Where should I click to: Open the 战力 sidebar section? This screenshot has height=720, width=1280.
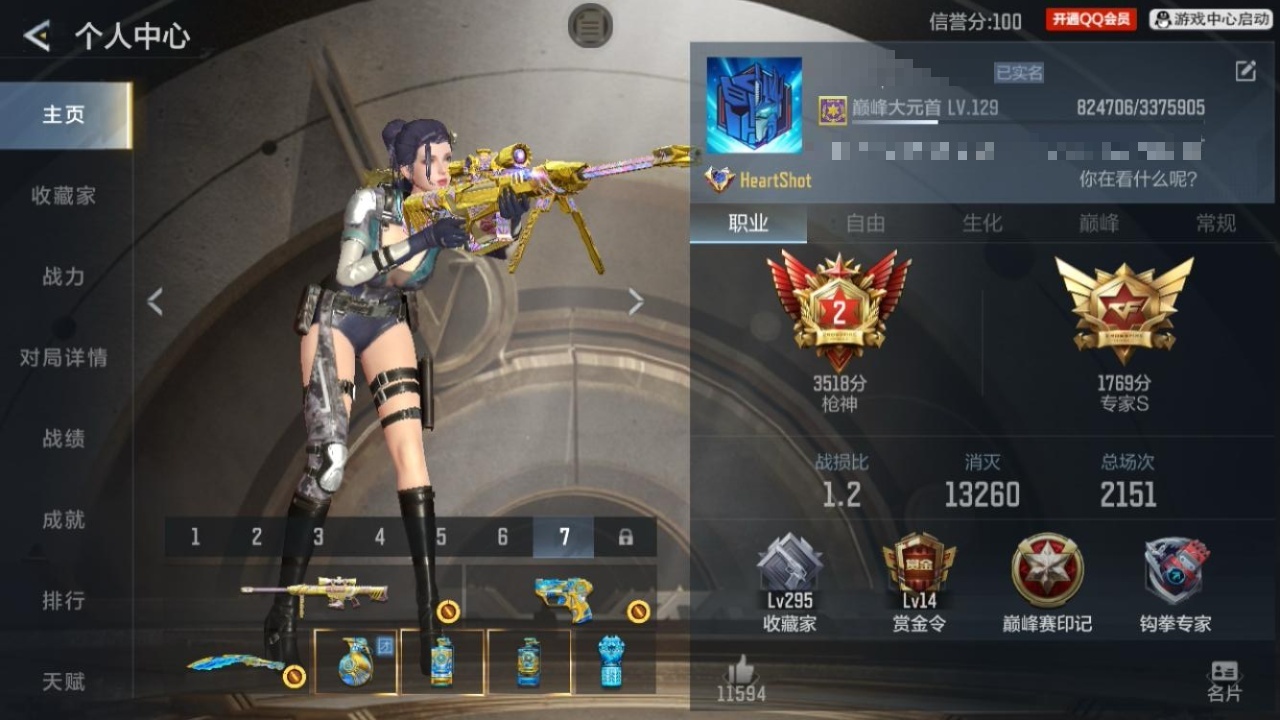(64, 277)
